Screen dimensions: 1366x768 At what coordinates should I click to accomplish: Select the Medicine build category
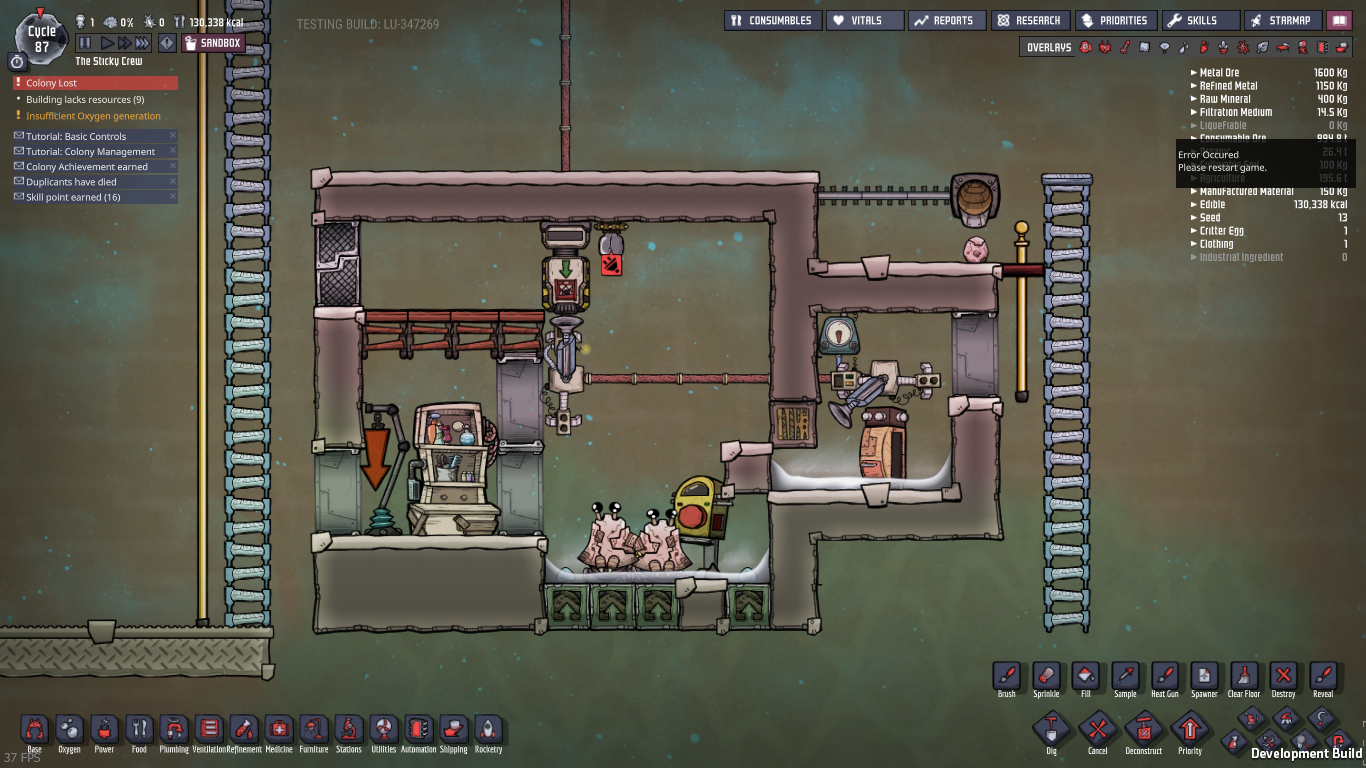[279, 730]
